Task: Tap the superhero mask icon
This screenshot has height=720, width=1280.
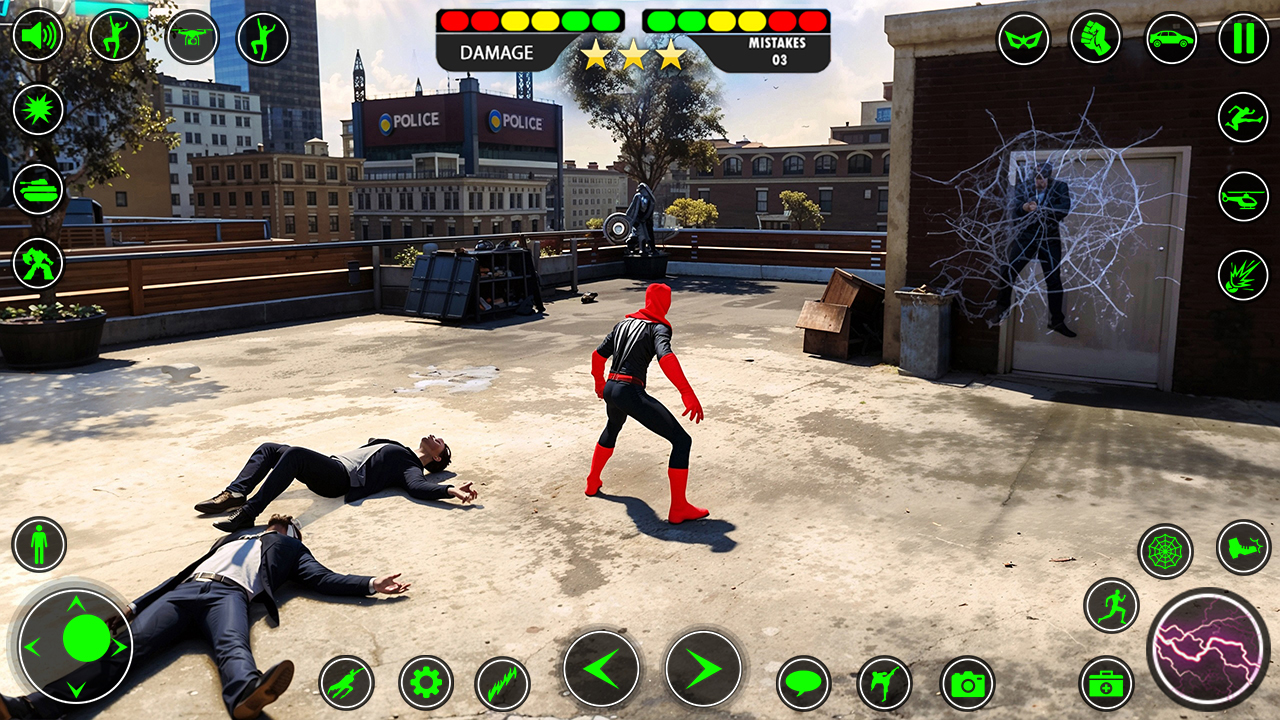Action: coord(1023,39)
